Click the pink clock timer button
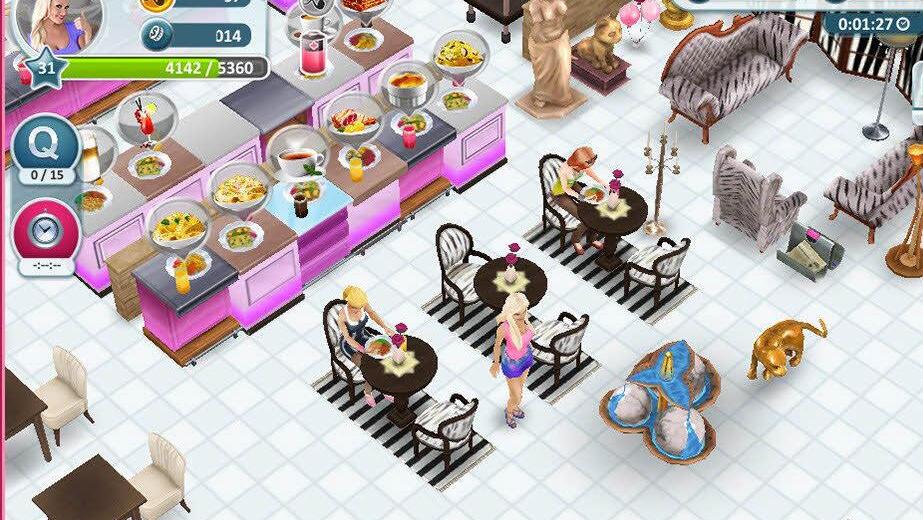The image size is (923, 520). (45, 232)
